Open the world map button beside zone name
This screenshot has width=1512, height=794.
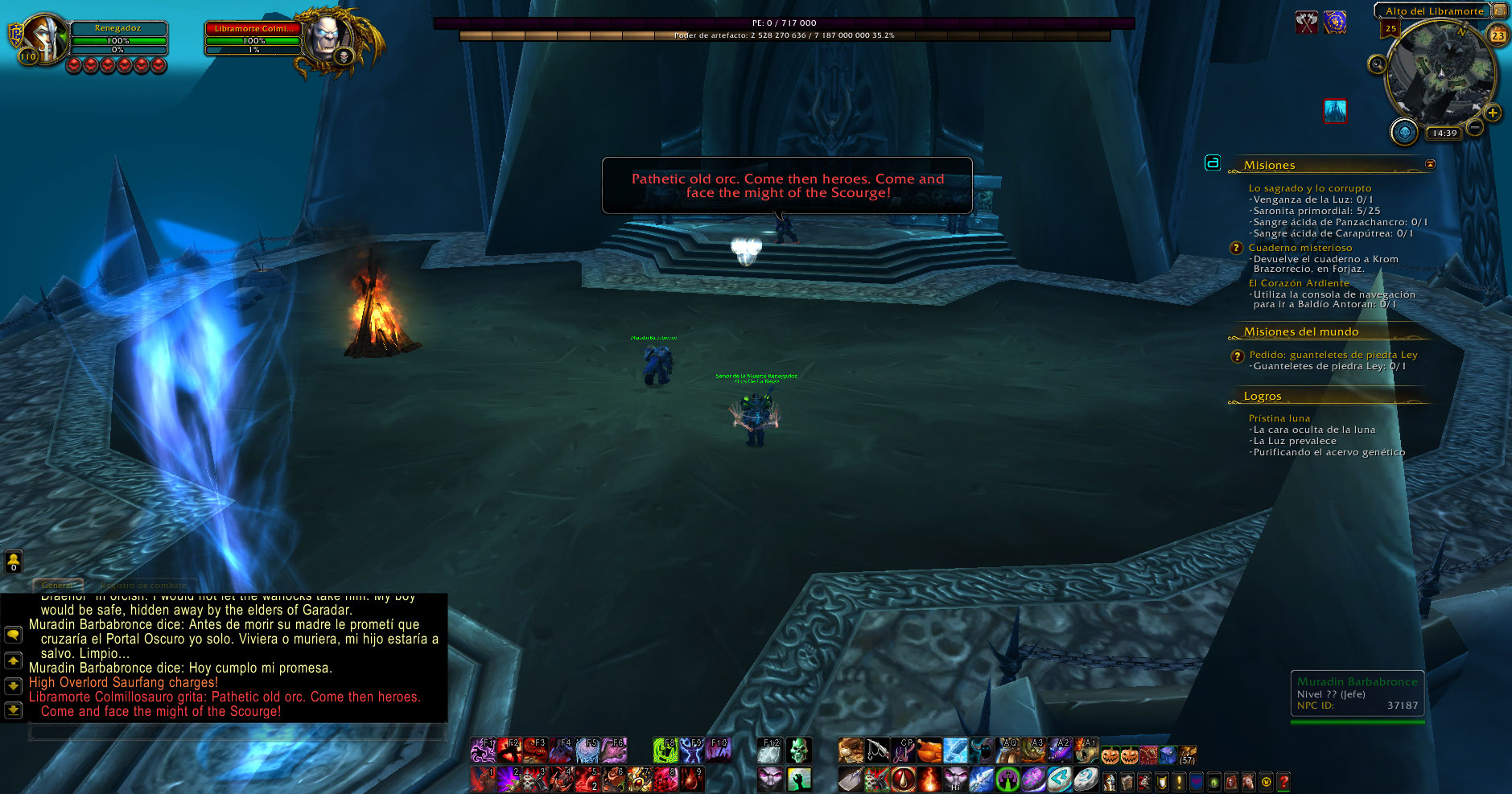pos(1500,10)
